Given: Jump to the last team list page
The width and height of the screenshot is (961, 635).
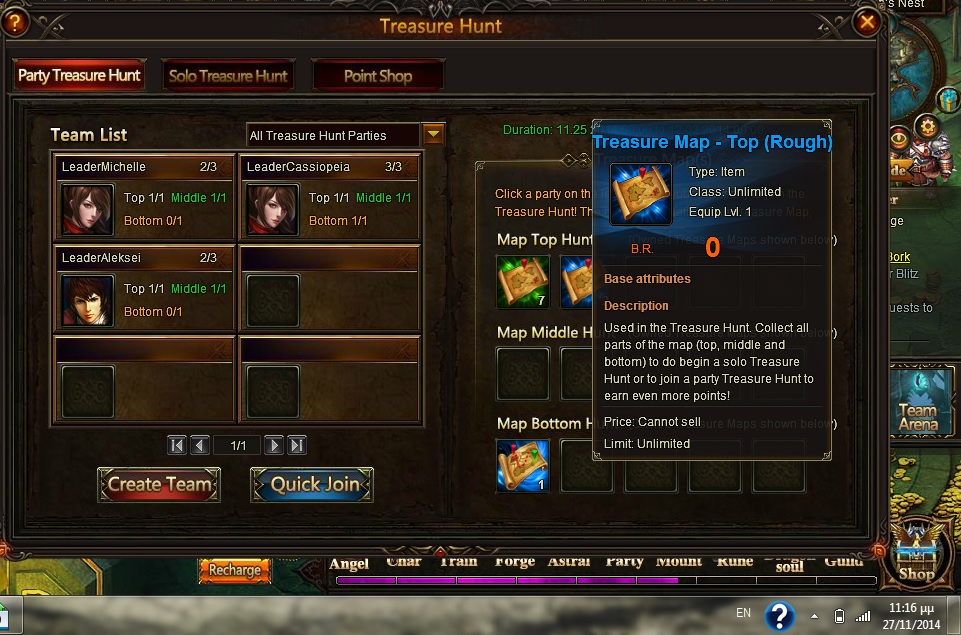Looking at the screenshot, I should [297, 445].
